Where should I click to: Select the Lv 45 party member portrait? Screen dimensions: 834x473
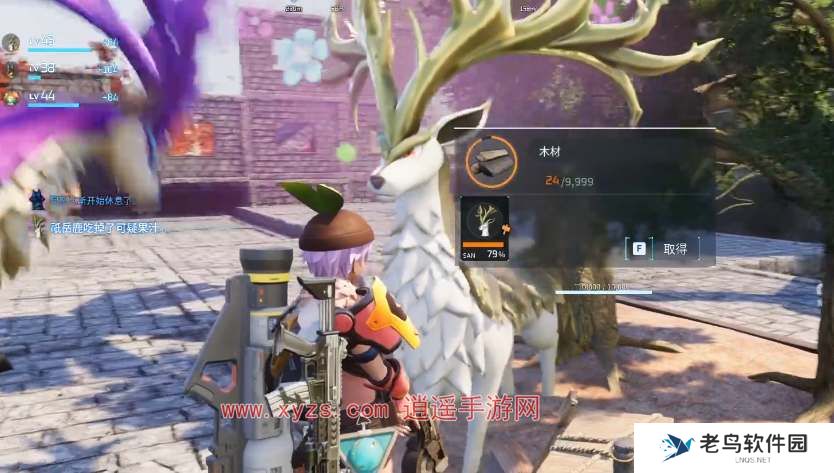click(x=11, y=43)
